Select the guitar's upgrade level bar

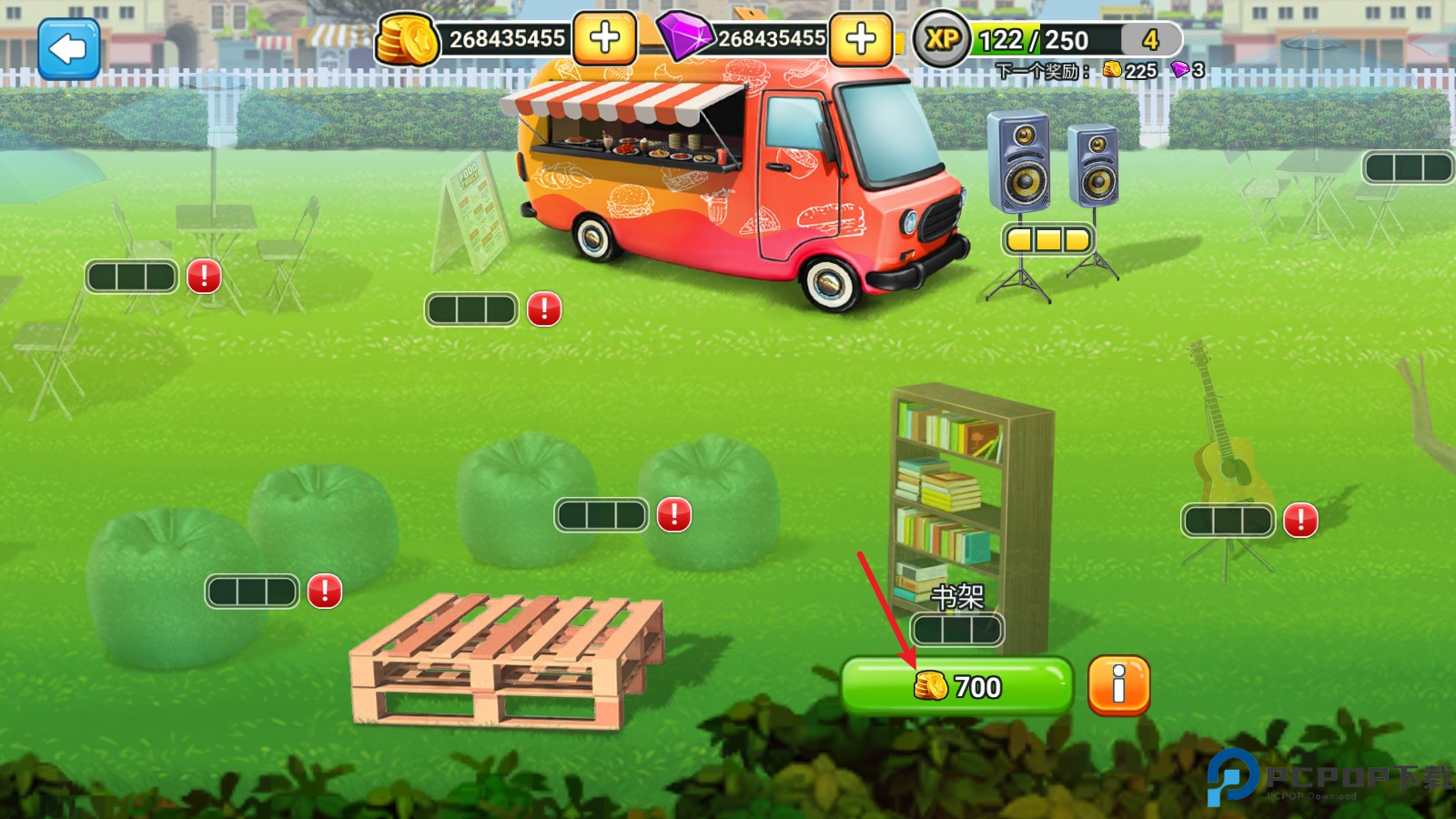tap(1227, 521)
